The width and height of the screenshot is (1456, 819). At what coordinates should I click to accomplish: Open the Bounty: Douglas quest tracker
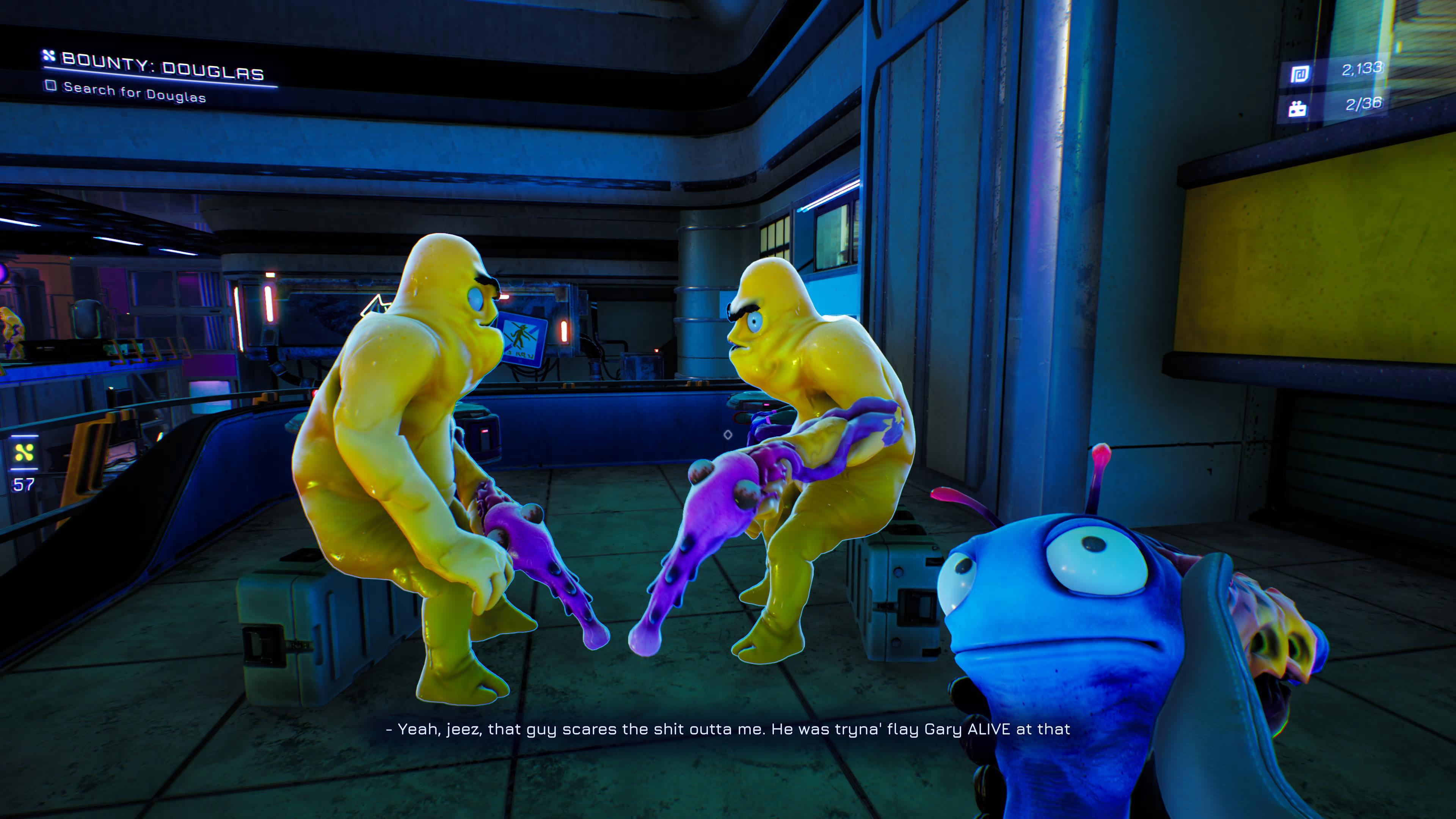pos(162,67)
